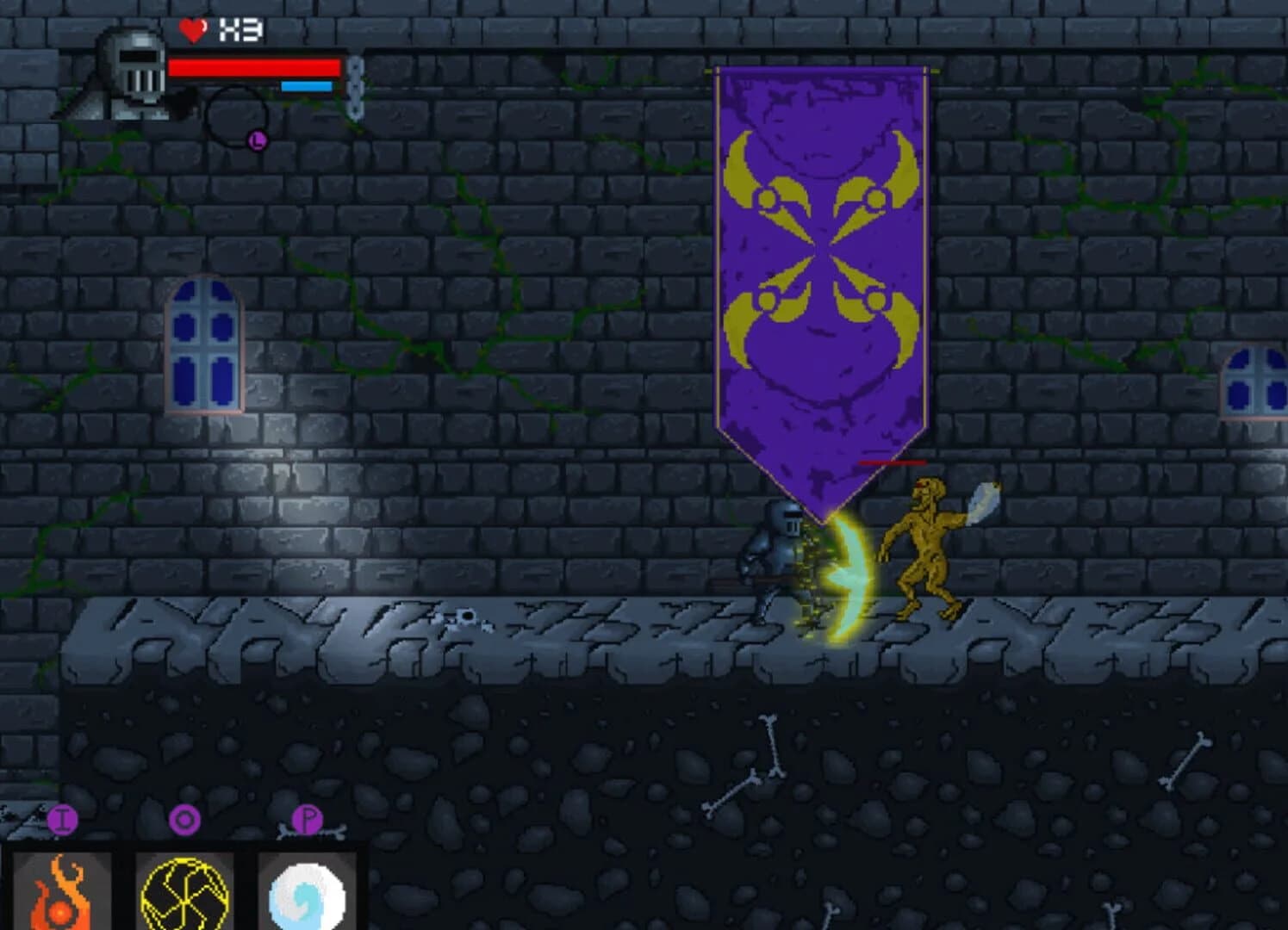Click the red heart life icon
The height and width of the screenshot is (930, 1288).
192,32
